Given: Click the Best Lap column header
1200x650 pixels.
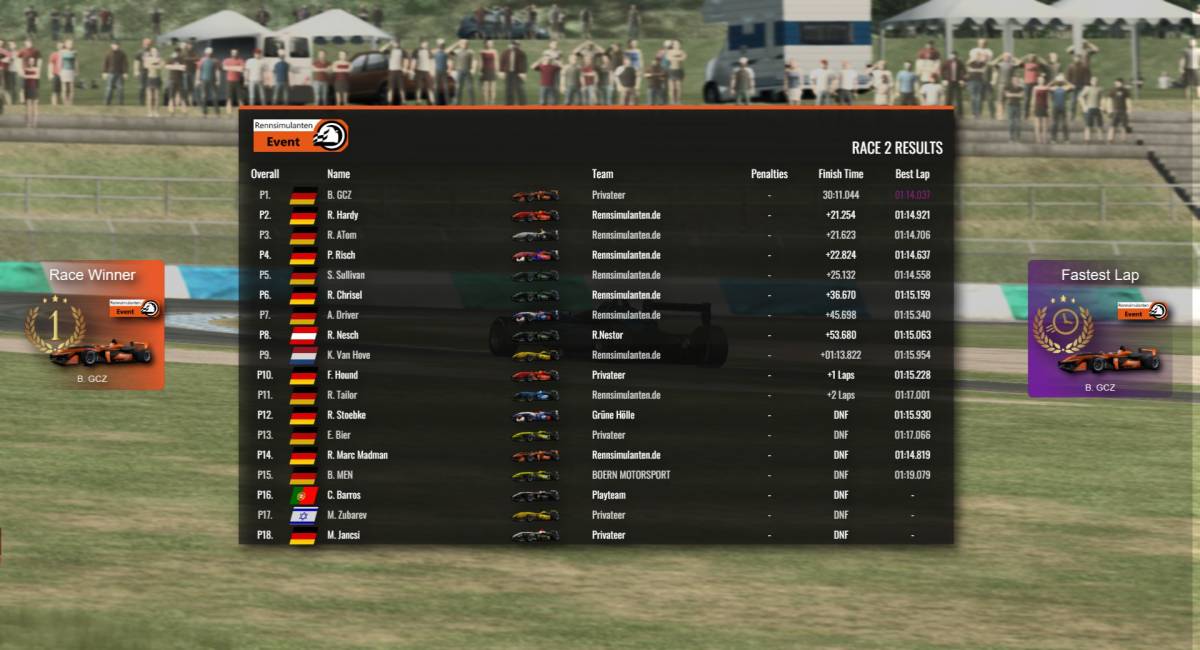Looking at the screenshot, I should point(912,174).
